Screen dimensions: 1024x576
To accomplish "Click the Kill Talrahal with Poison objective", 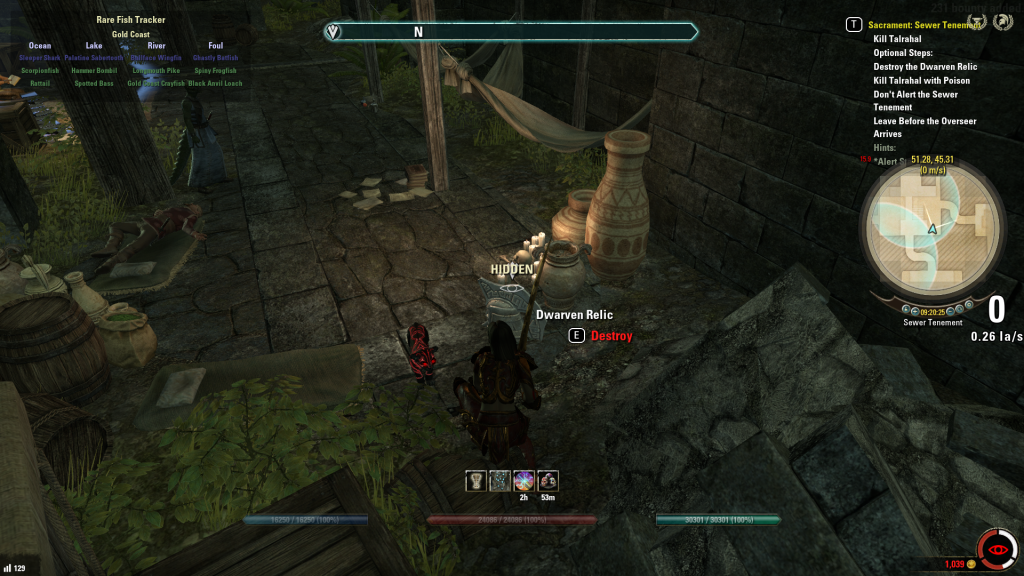I will click(x=921, y=81).
